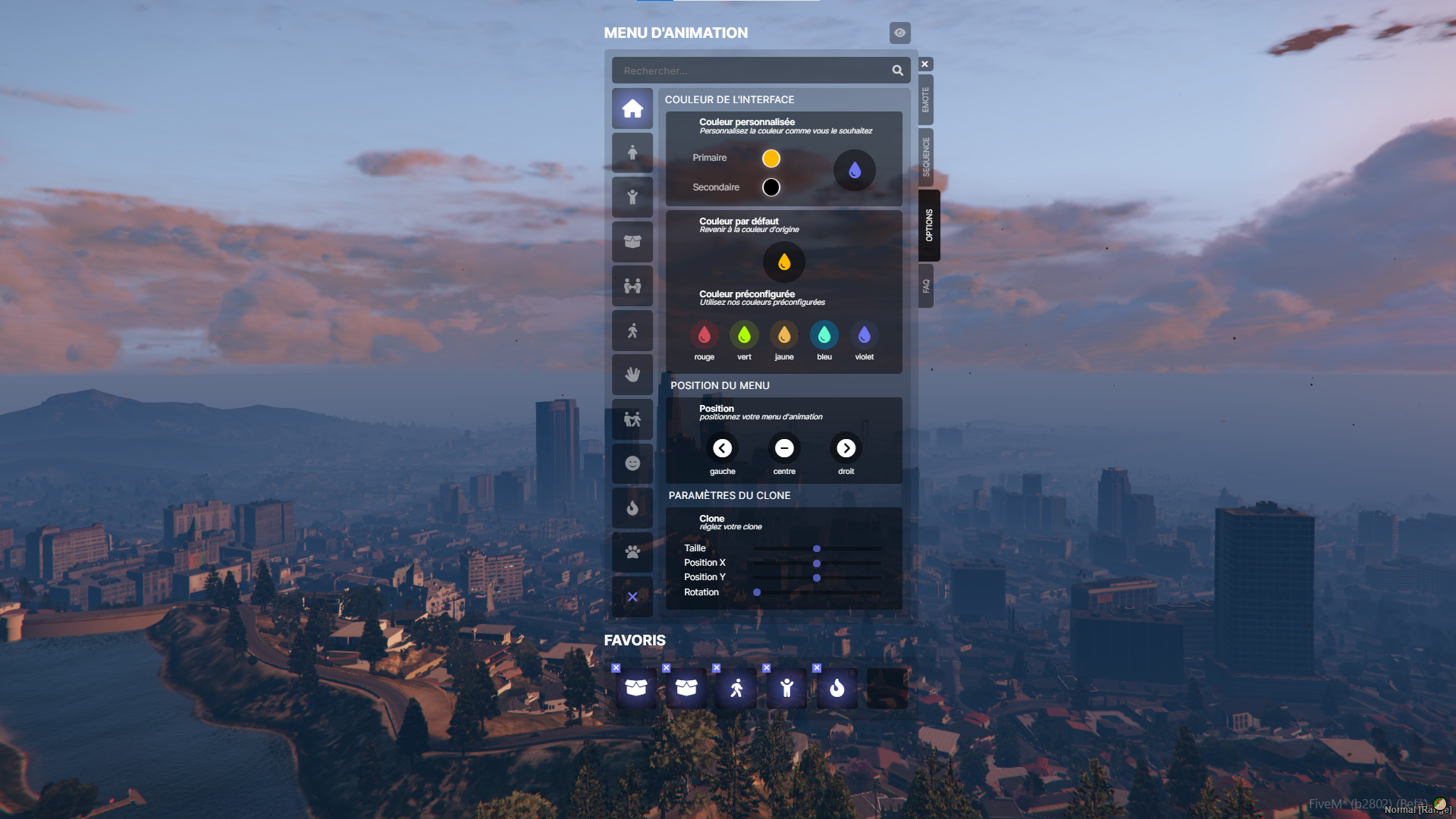
Task: Select the Home category icon in sidebar
Action: (x=632, y=108)
